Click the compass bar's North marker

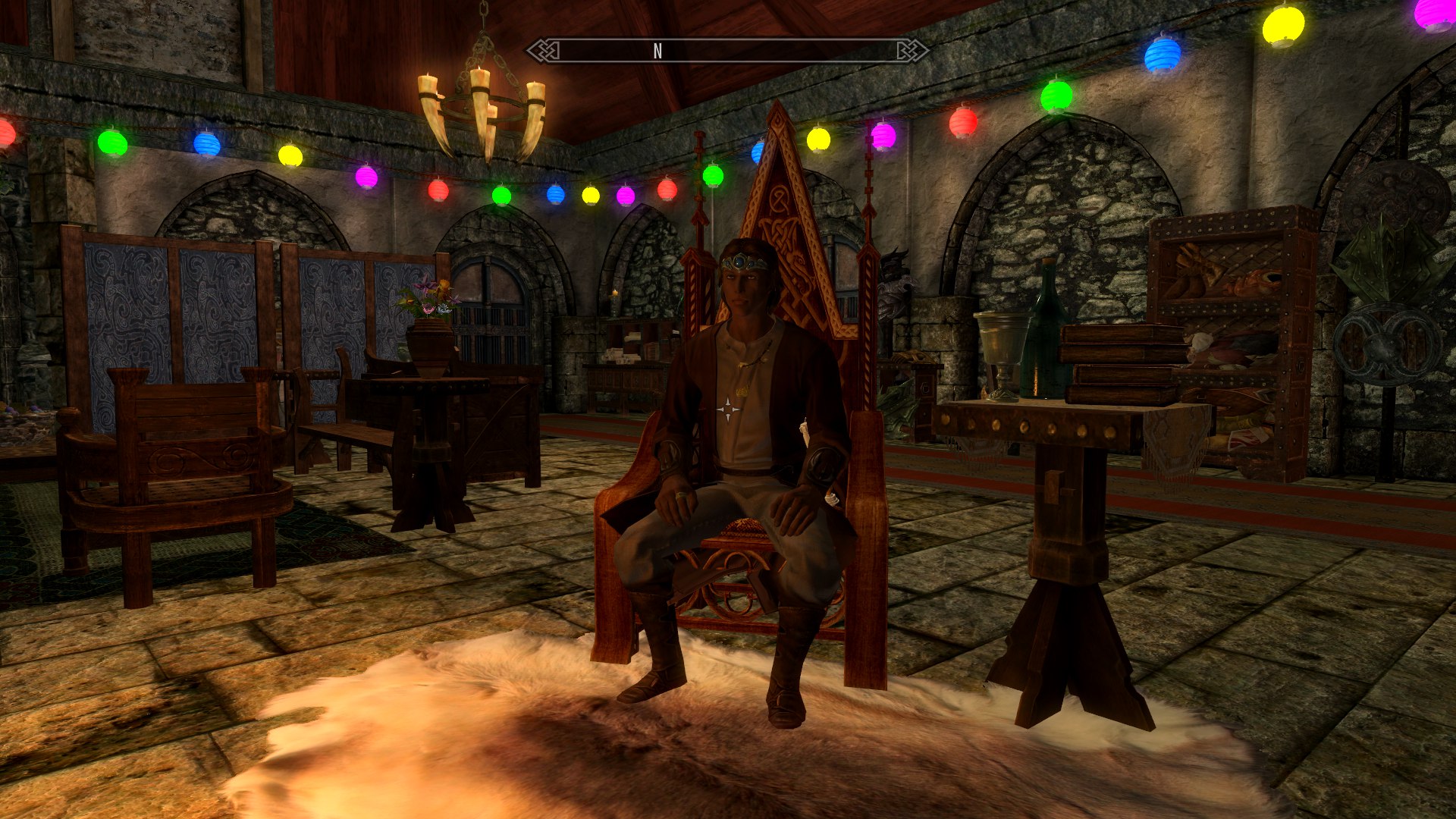657,51
